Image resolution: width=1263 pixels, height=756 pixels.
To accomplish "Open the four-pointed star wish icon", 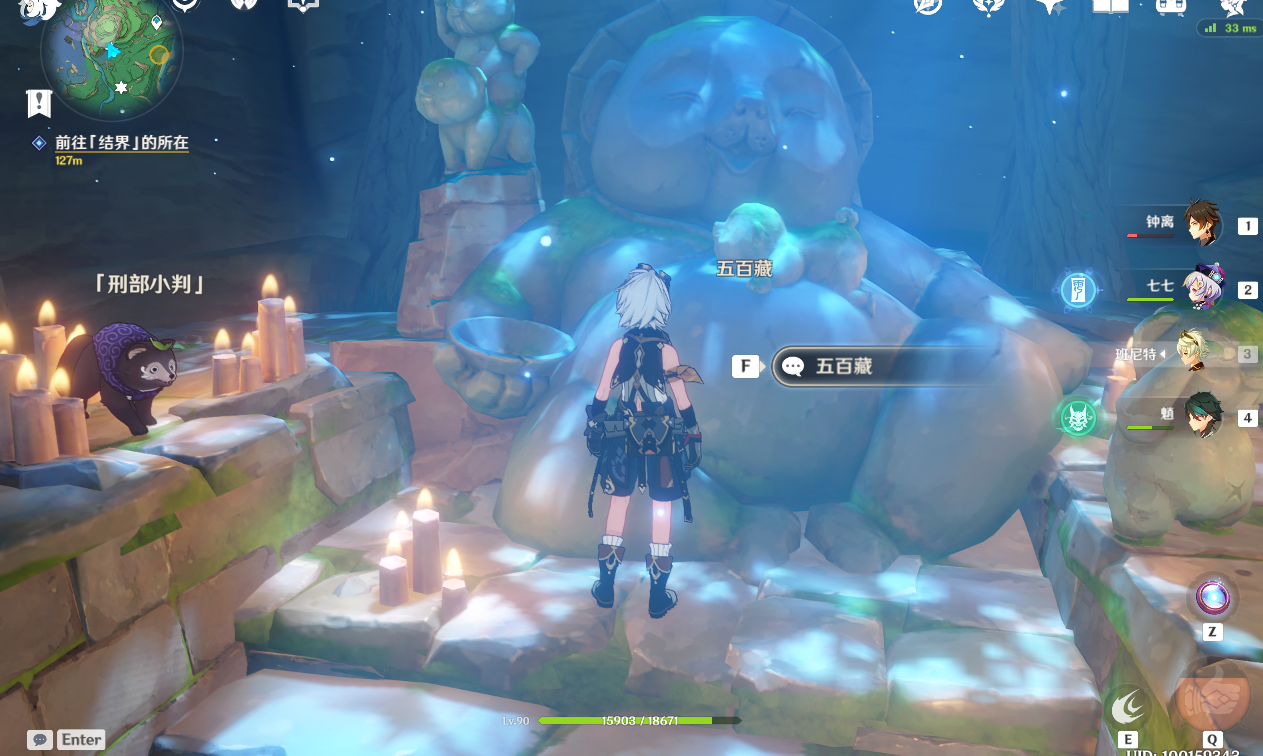I will pyautogui.click(x=1049, y=6).
